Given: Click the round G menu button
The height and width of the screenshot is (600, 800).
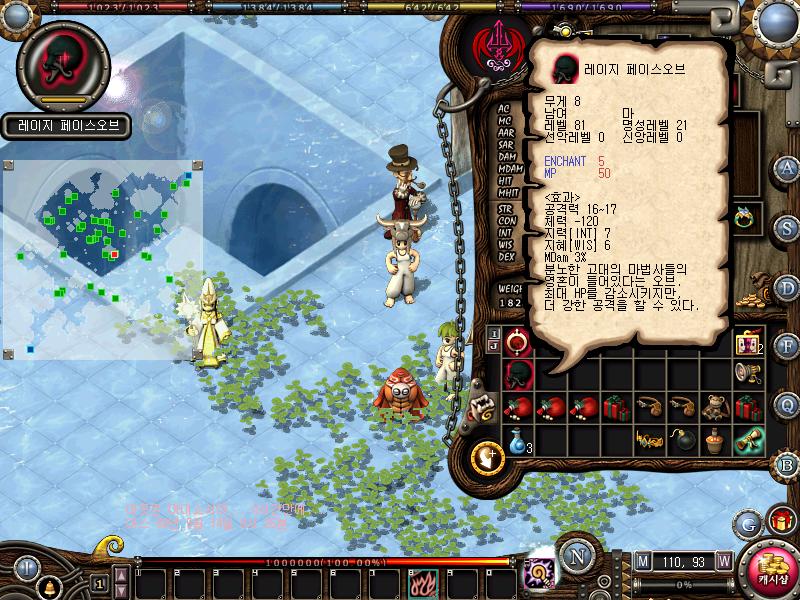Looking at the screenshot, I should pos(746,523).
